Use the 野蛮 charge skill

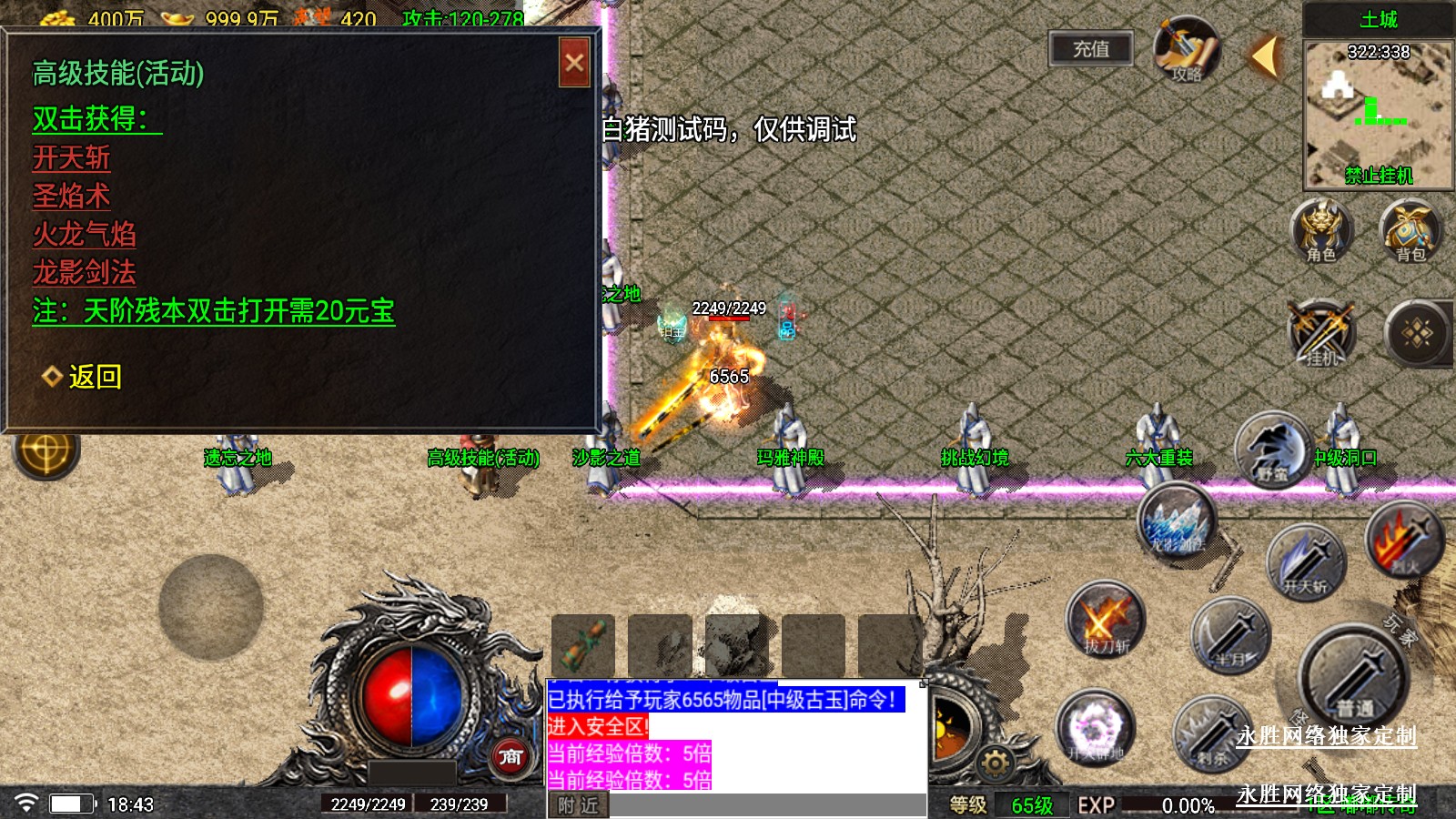[x=1272, y=450]
